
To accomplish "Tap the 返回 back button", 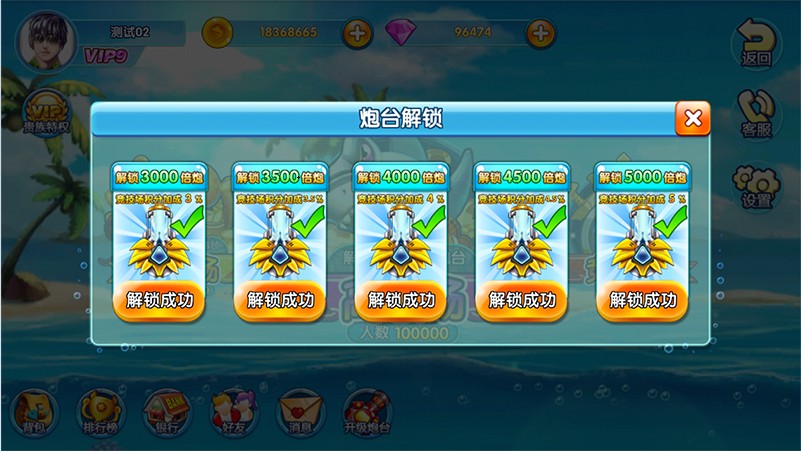I will (x=756, y=45).
